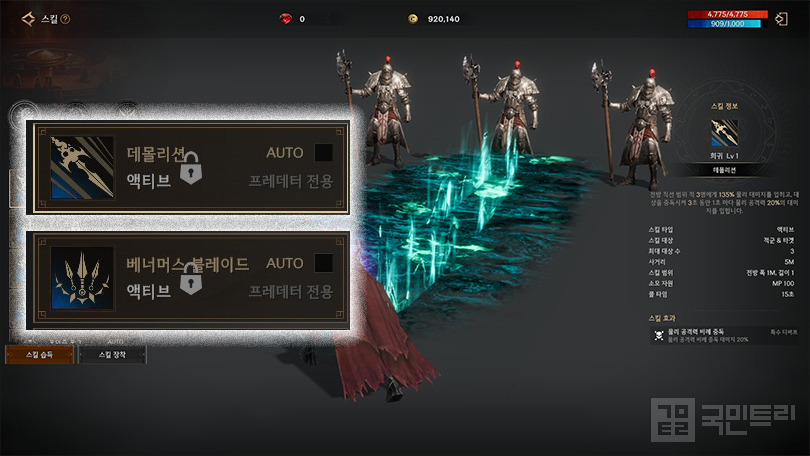Click the gold coin currency icon

(411, 18)
